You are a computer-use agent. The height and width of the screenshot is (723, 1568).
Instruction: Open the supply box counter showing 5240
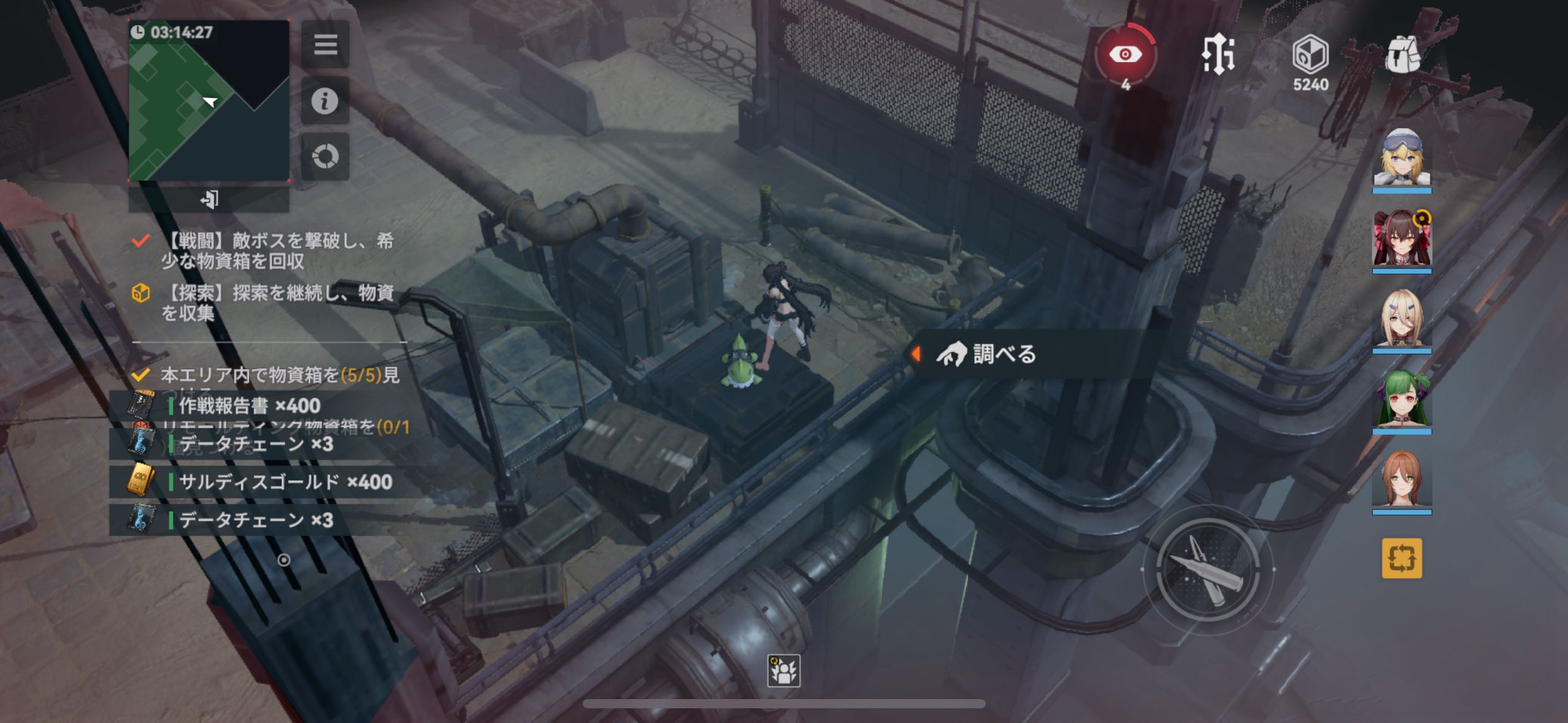[x=1310, y=61]
